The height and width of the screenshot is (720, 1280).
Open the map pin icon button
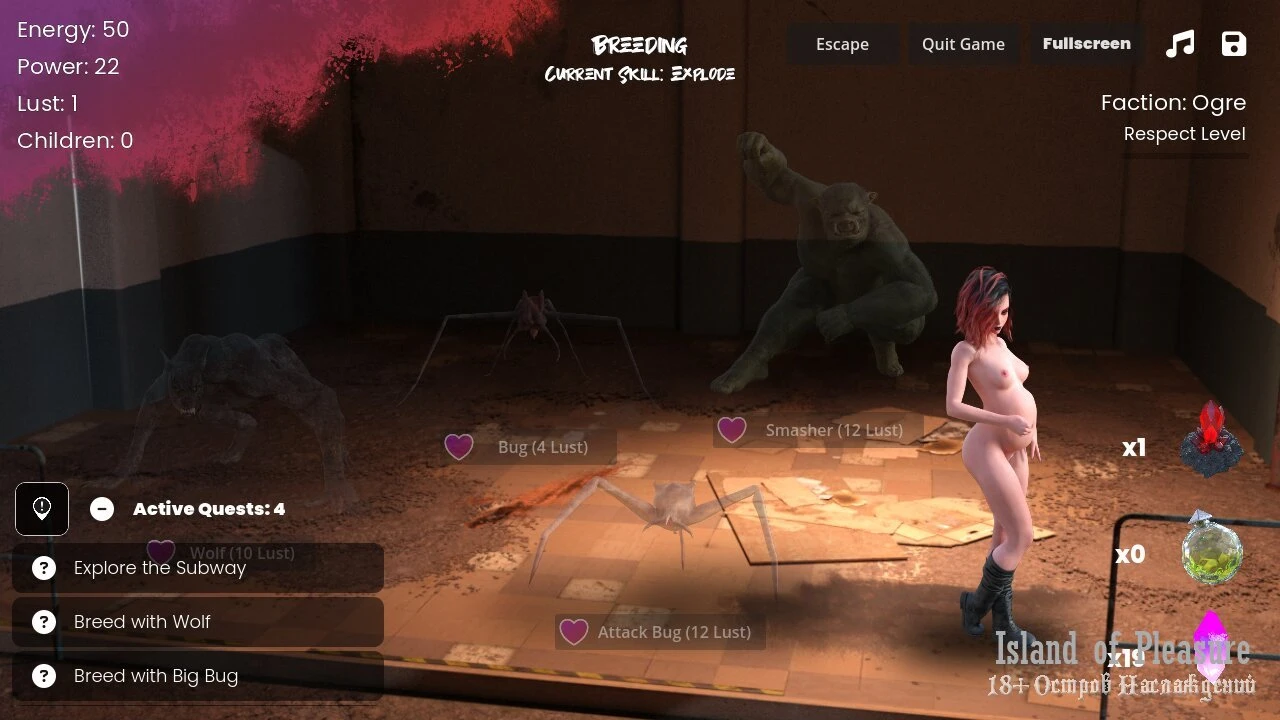click(42, 509)
